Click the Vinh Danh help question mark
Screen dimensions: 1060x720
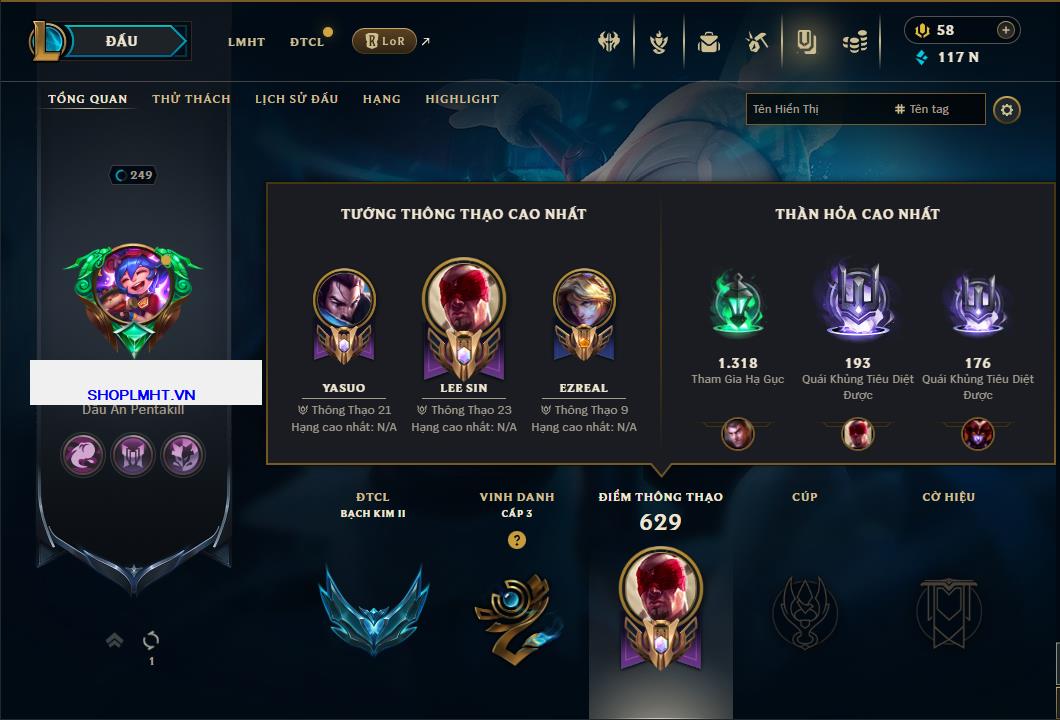coord(516,540)
